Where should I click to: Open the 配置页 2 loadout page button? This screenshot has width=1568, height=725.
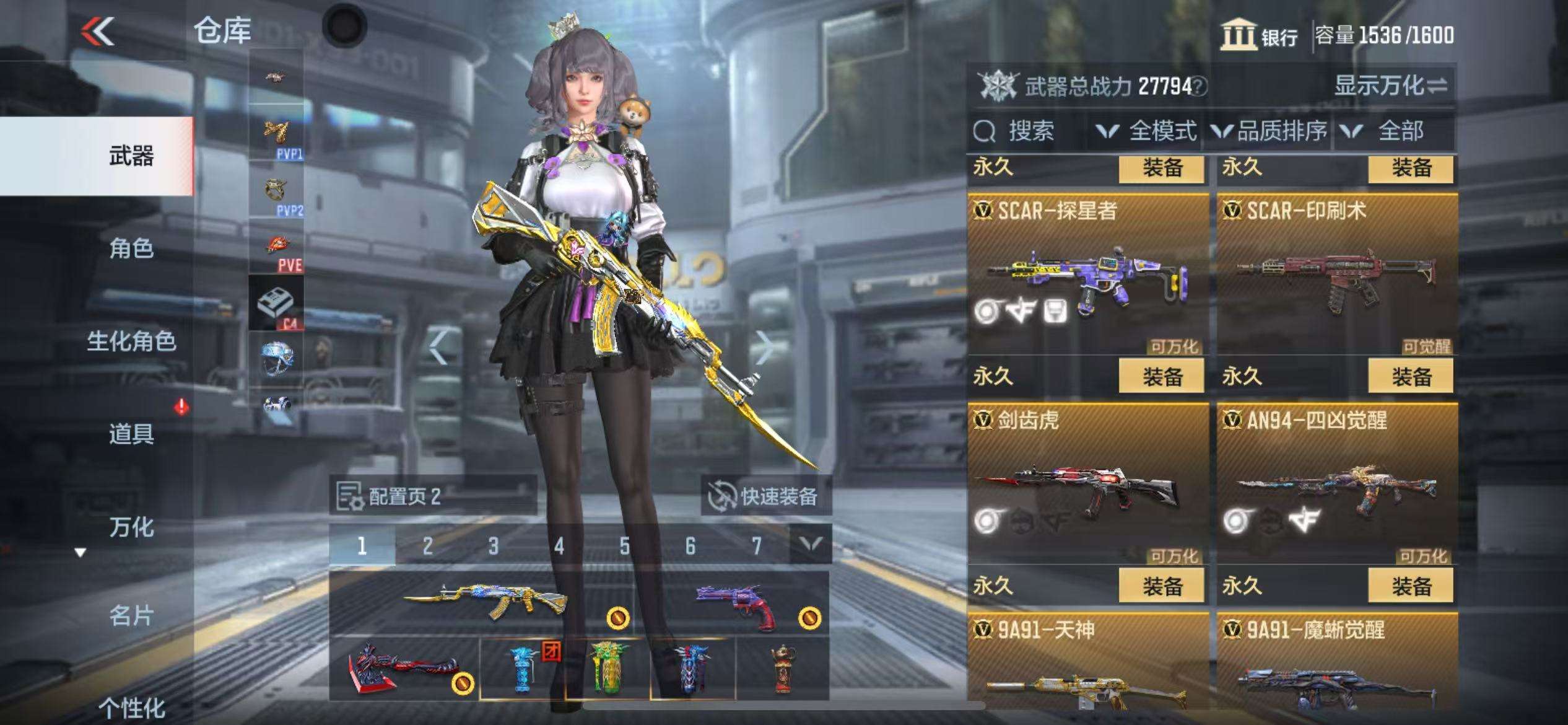pos(432,496)
